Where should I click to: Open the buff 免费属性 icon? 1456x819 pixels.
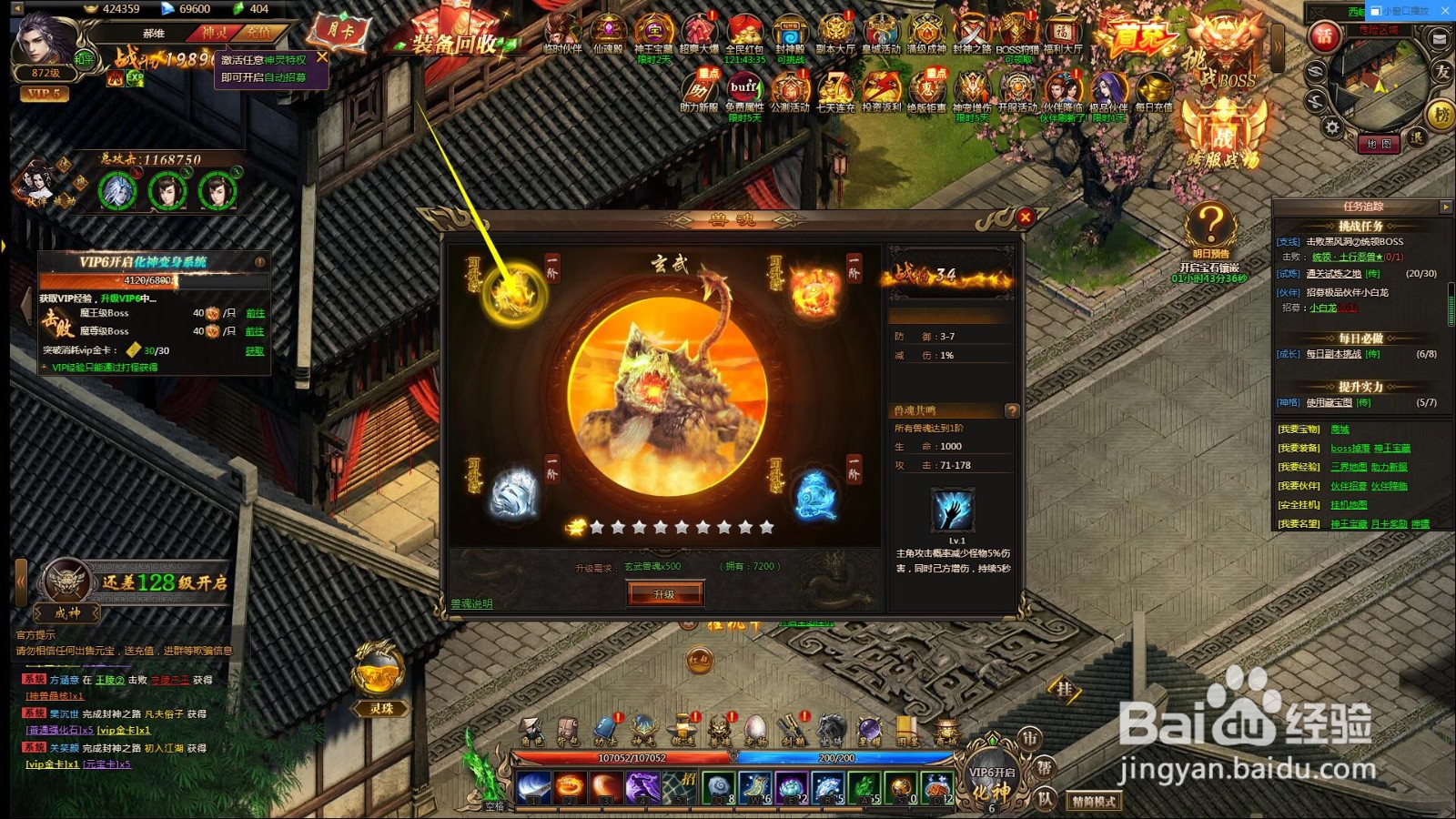(744, 91)
